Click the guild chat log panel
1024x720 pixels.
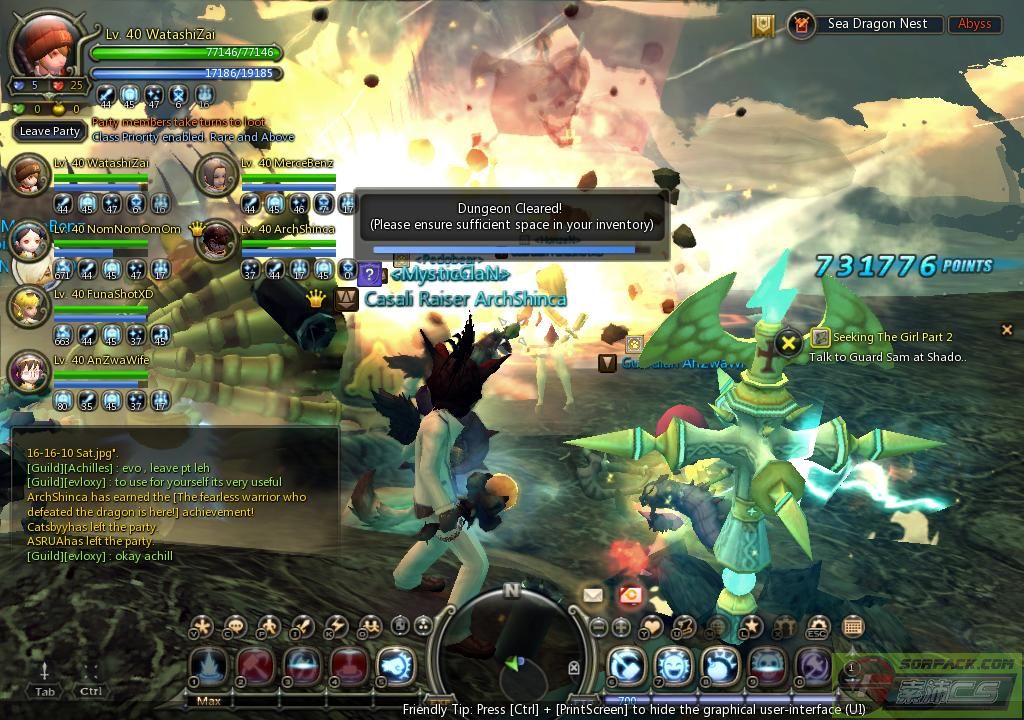[x=172, y=505]
